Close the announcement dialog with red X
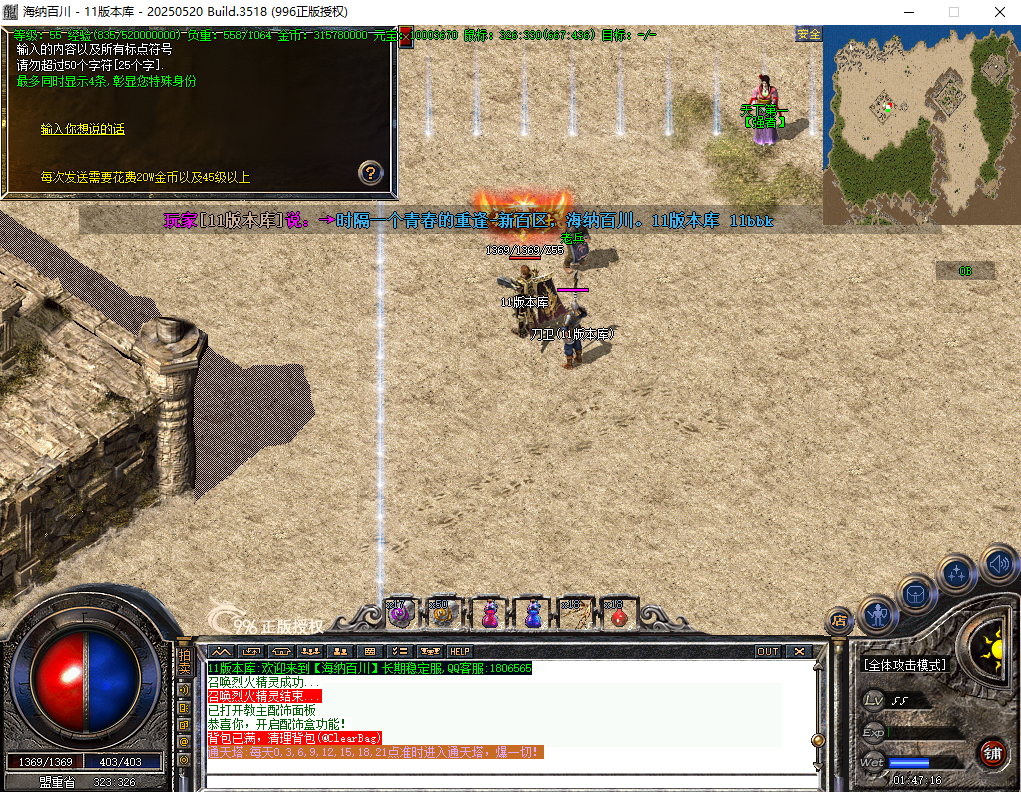 [406, 35]
